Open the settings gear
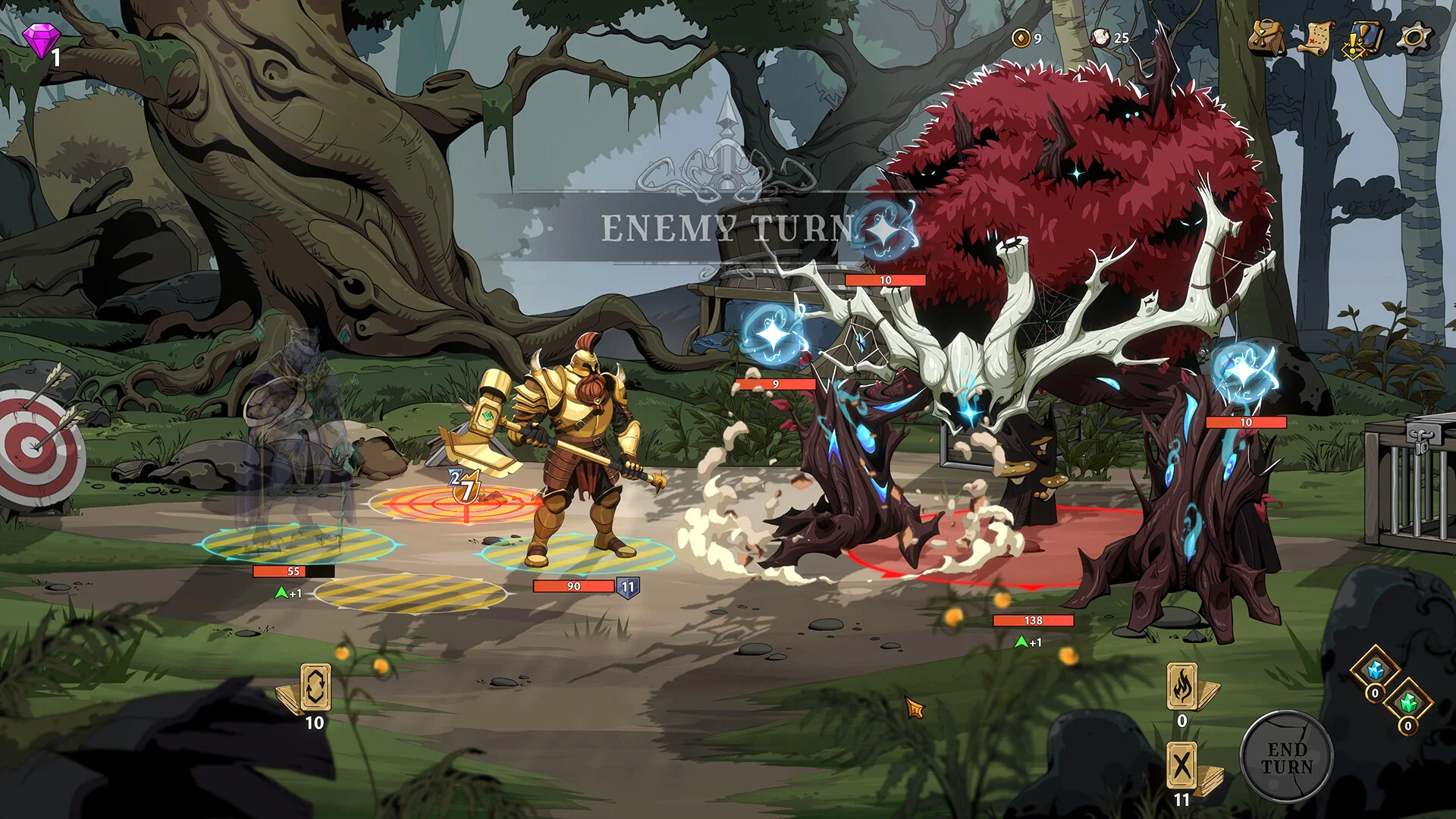 [1414, 38]
